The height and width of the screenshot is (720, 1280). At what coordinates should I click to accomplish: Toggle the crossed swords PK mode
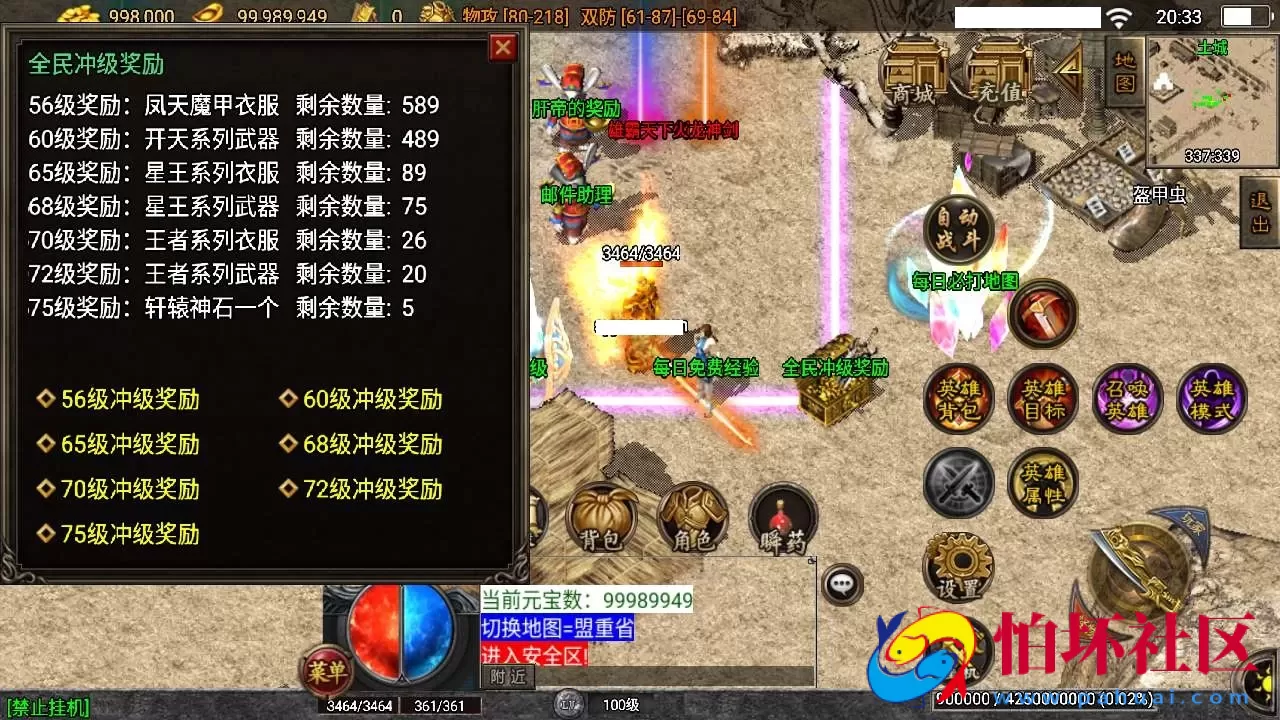point(957,483)
